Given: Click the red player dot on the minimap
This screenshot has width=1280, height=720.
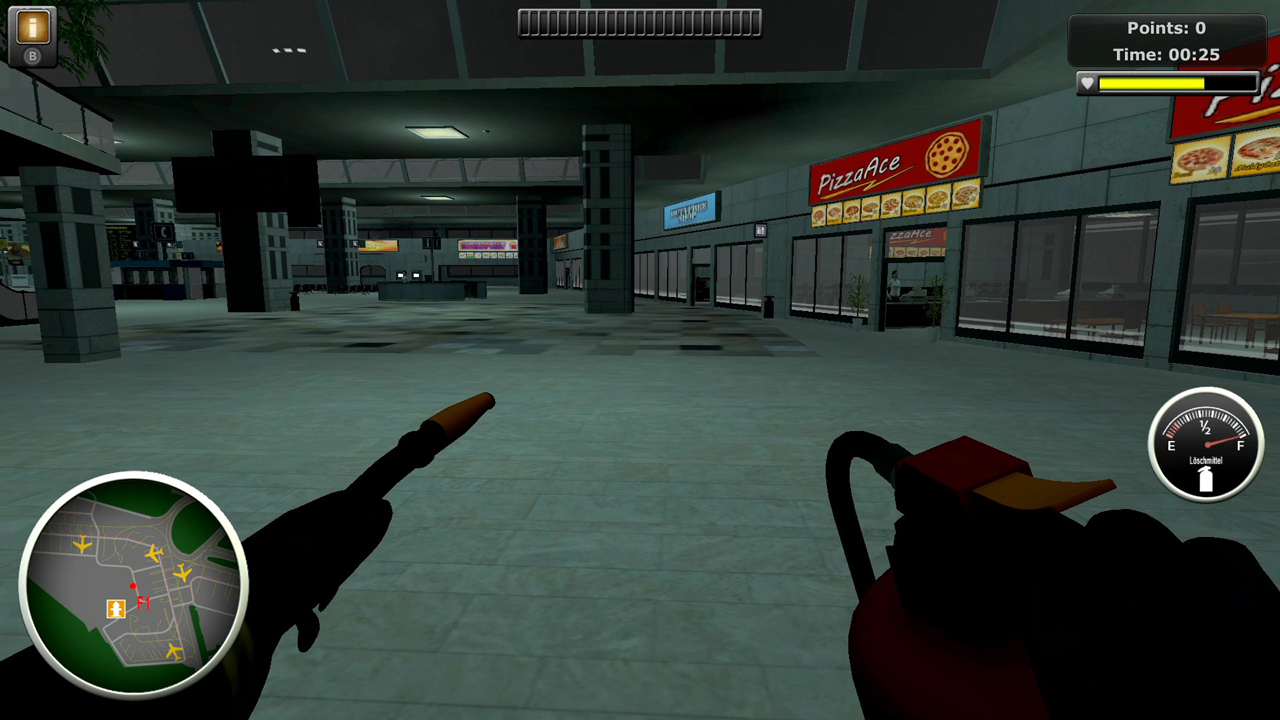Looking at the screenshot, I should tap(133, 586).
